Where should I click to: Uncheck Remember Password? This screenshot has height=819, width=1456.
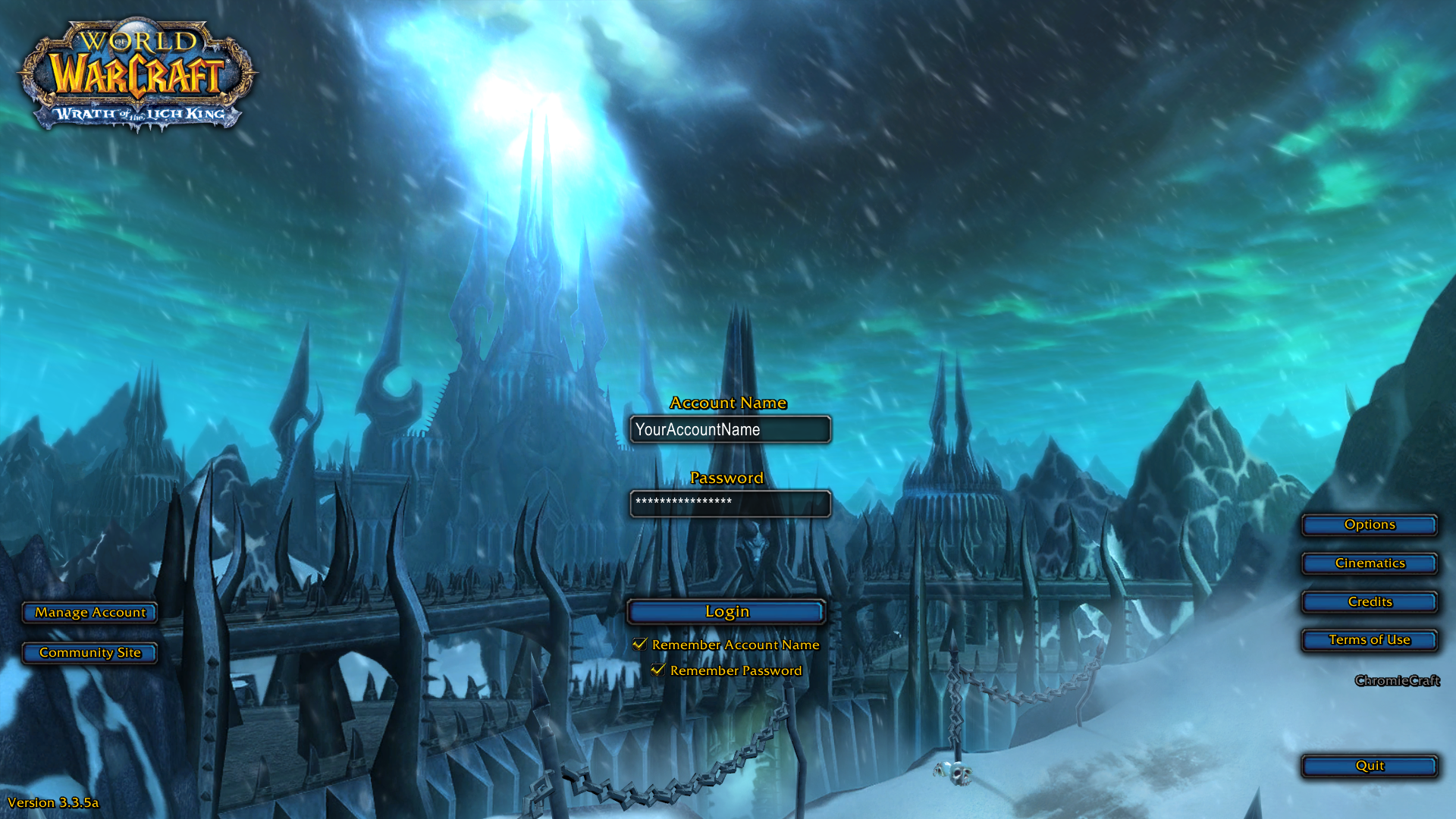tap(658, 670)
